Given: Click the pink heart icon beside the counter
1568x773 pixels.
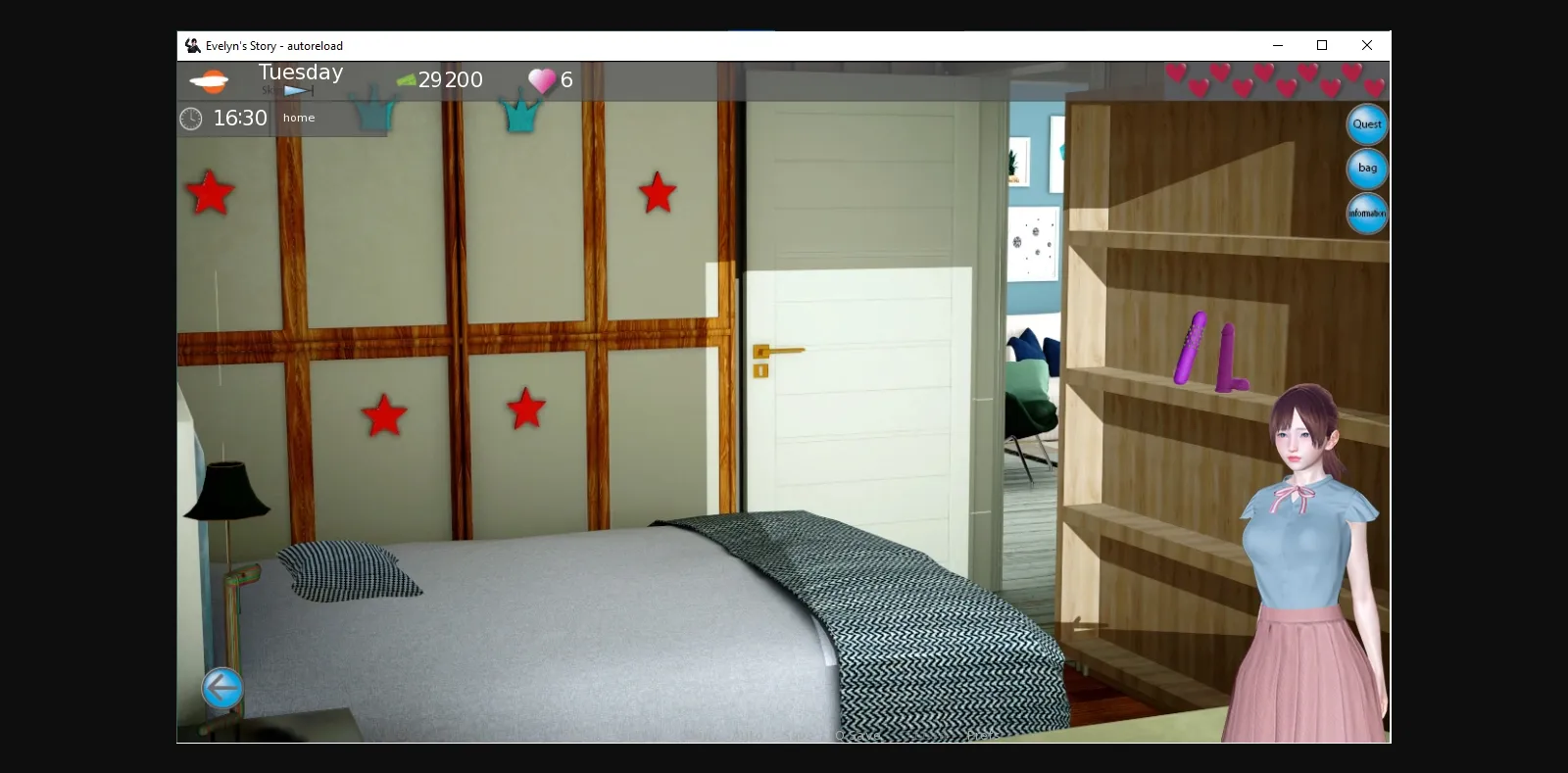Looking at the screenshot, I should click(541, 79).
